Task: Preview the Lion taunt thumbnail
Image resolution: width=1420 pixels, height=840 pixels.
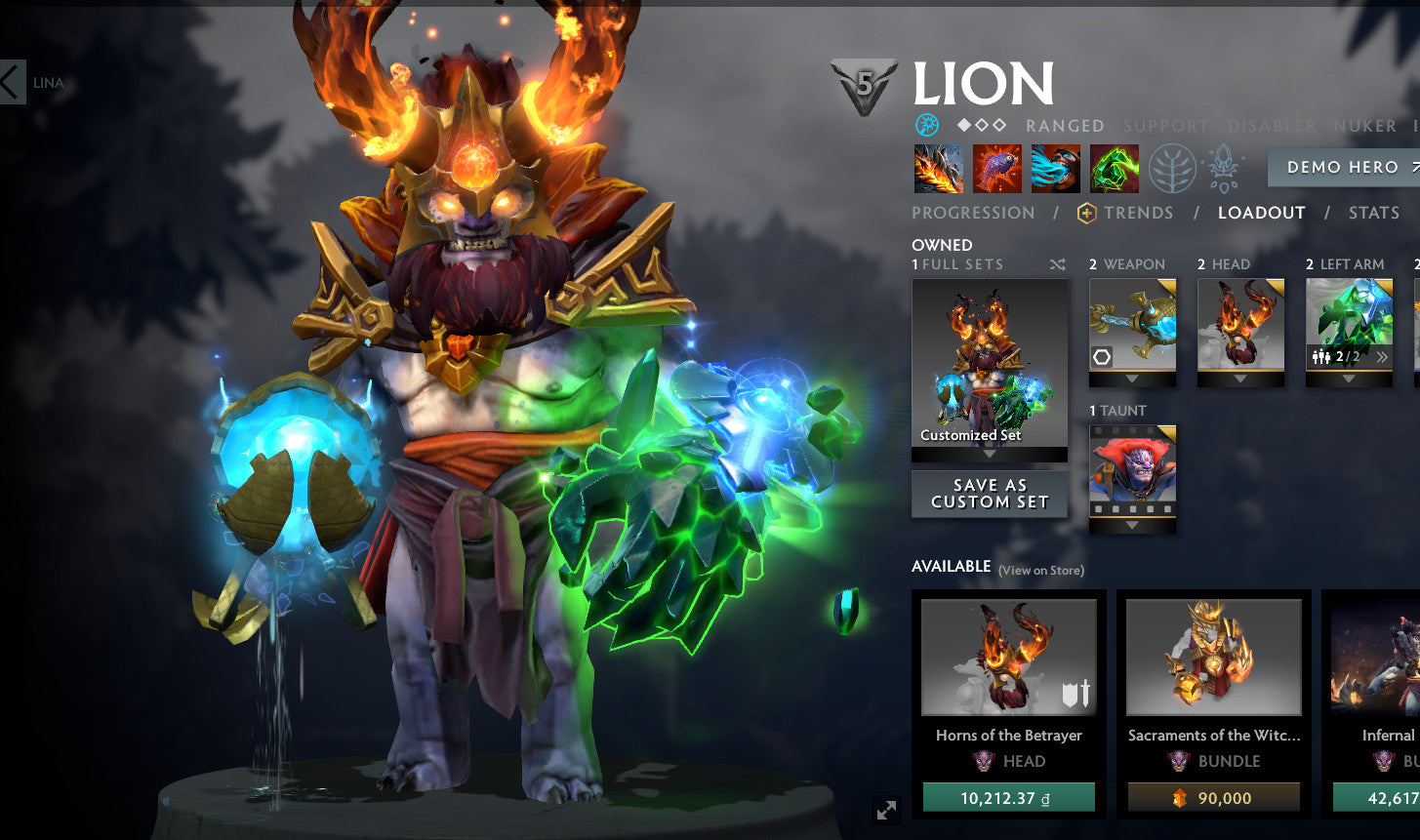Action: pos(1132,473)
